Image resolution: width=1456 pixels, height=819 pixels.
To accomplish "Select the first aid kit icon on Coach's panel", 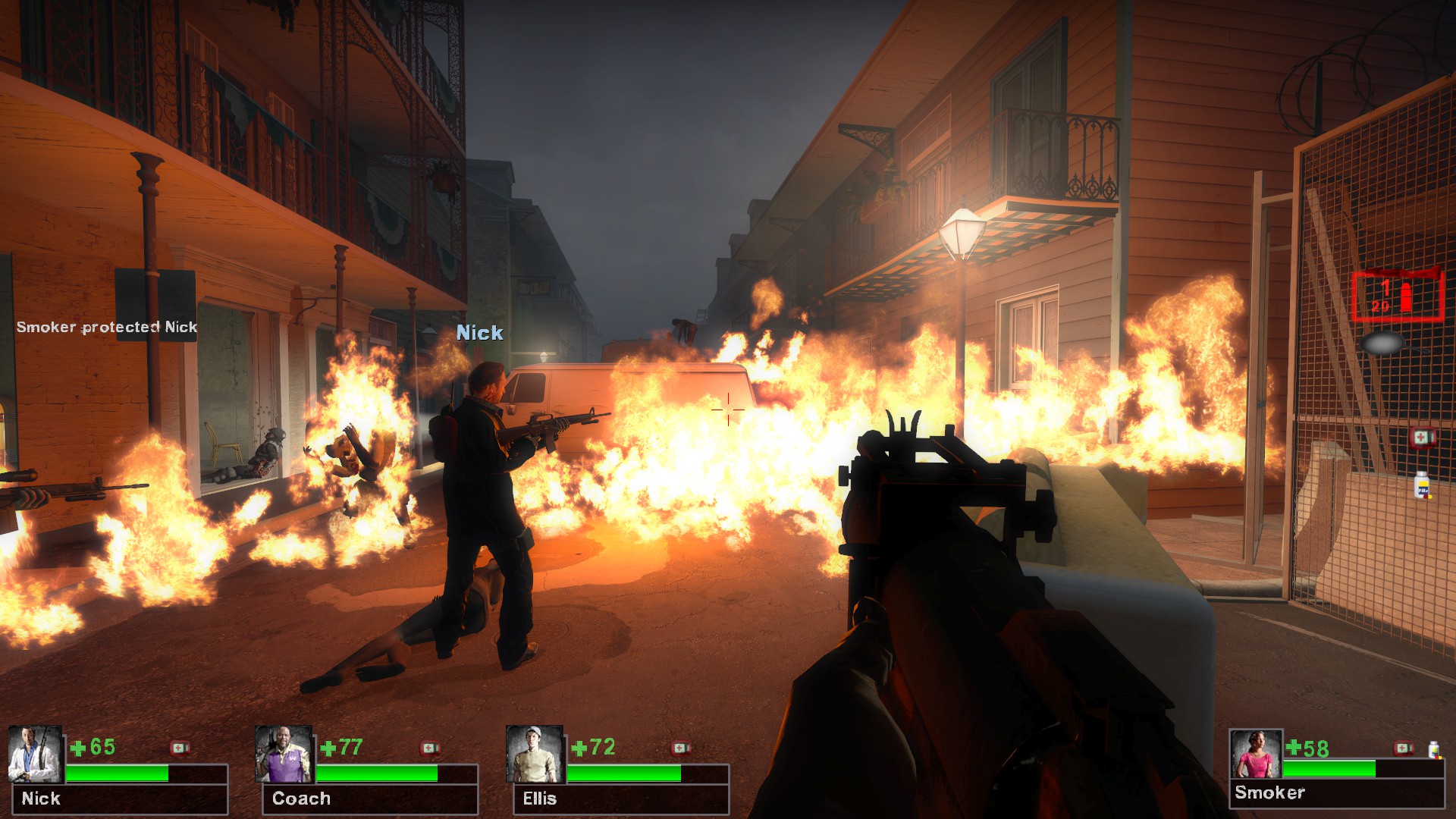I will tap(430, 748).
